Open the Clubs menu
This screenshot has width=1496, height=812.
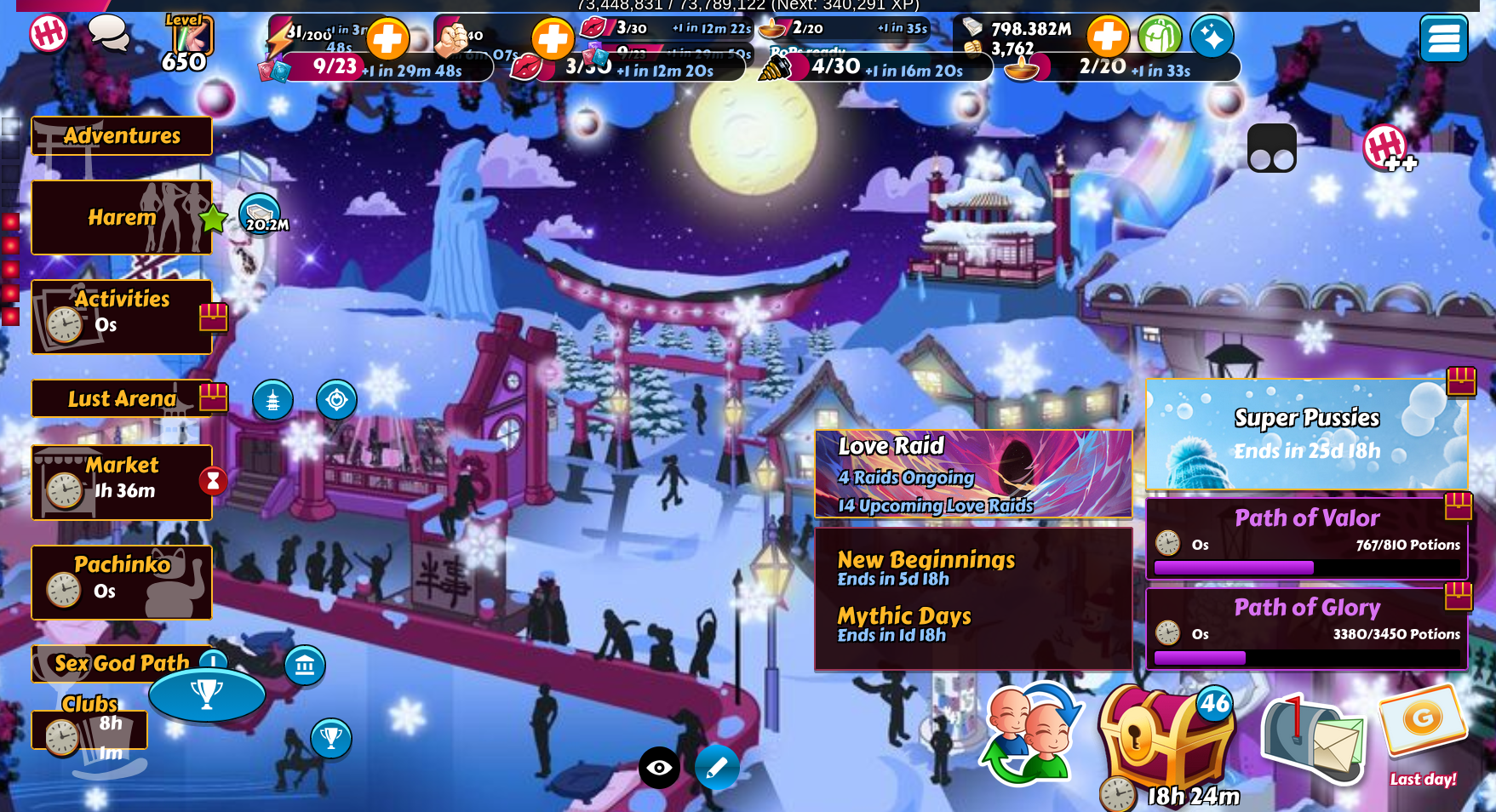click(x=89, y=725)
